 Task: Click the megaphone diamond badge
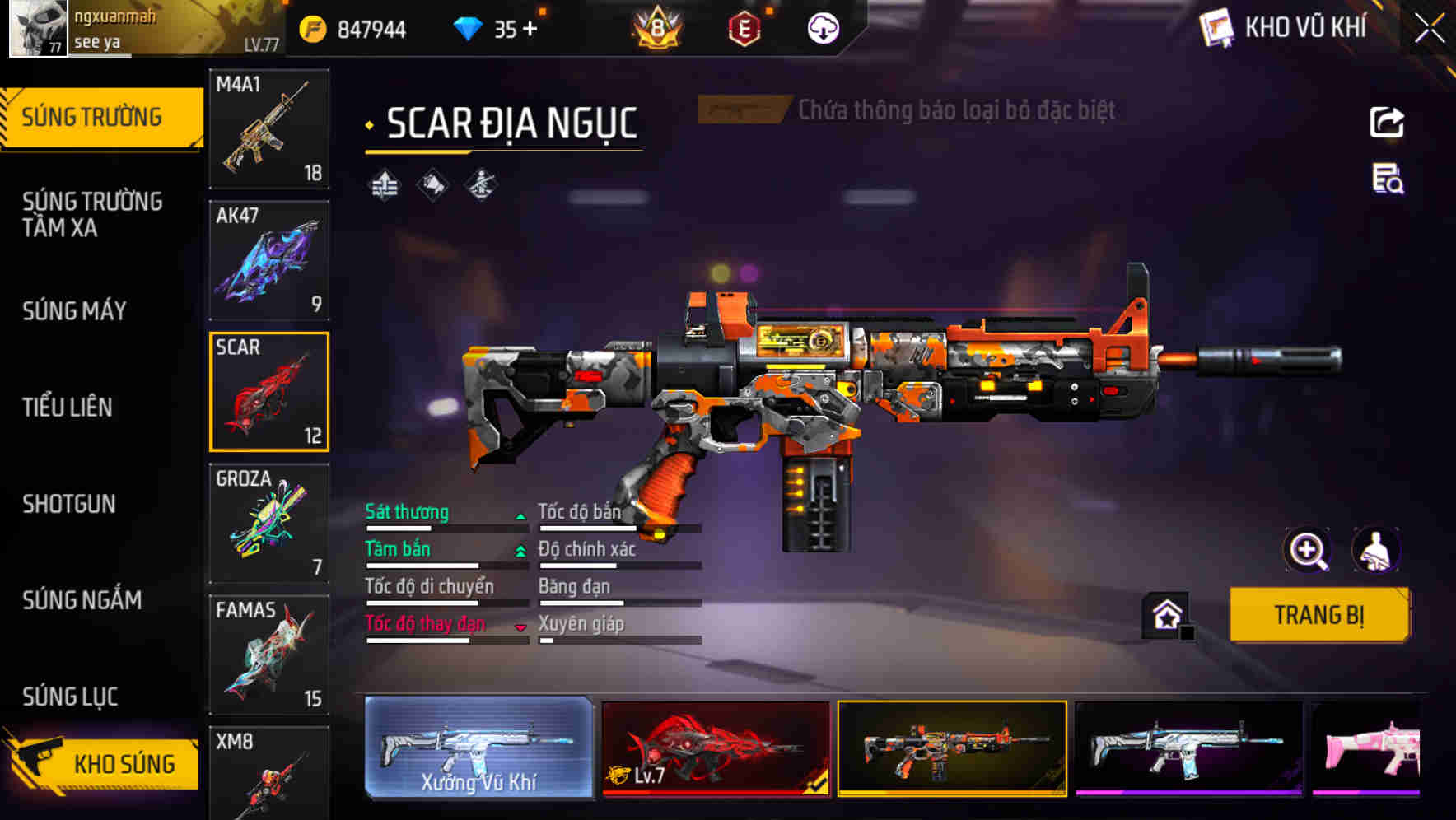pyautogui.click(x=431, y=184)
